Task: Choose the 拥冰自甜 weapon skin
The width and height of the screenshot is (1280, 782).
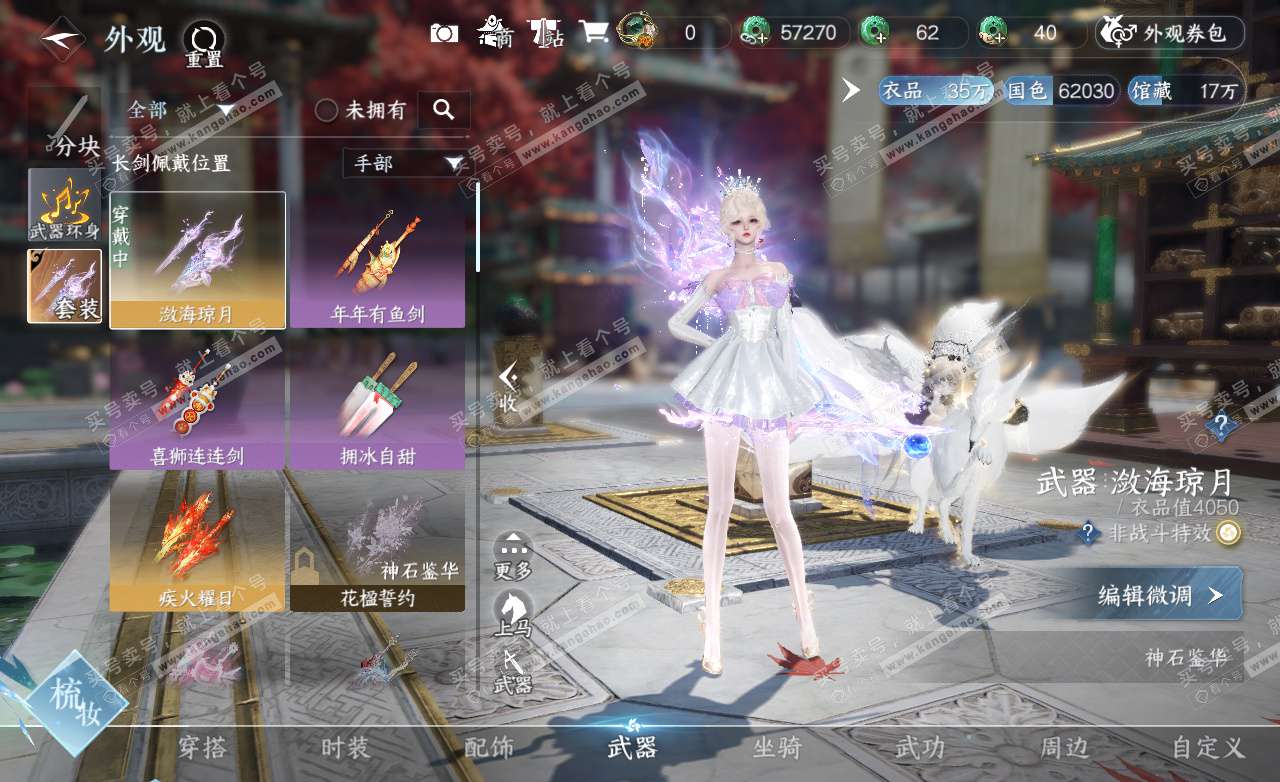Action: pyautogui.click(x=377, y=402)
